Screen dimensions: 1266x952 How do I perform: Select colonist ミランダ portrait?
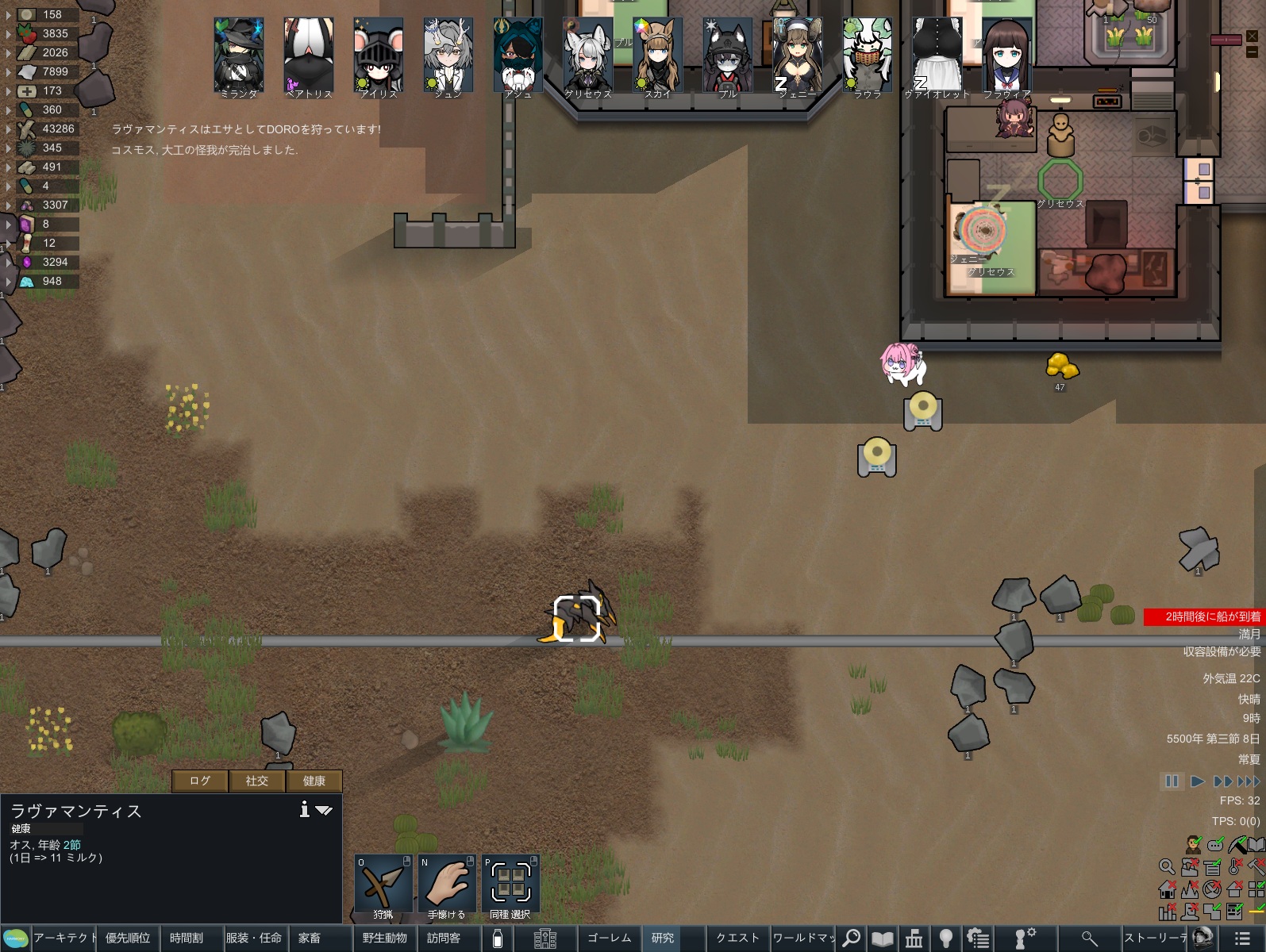(239, 56)
